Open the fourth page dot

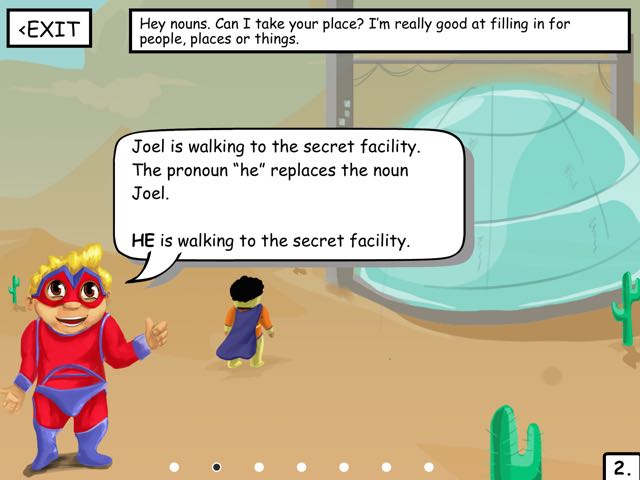tap(302, 467)
